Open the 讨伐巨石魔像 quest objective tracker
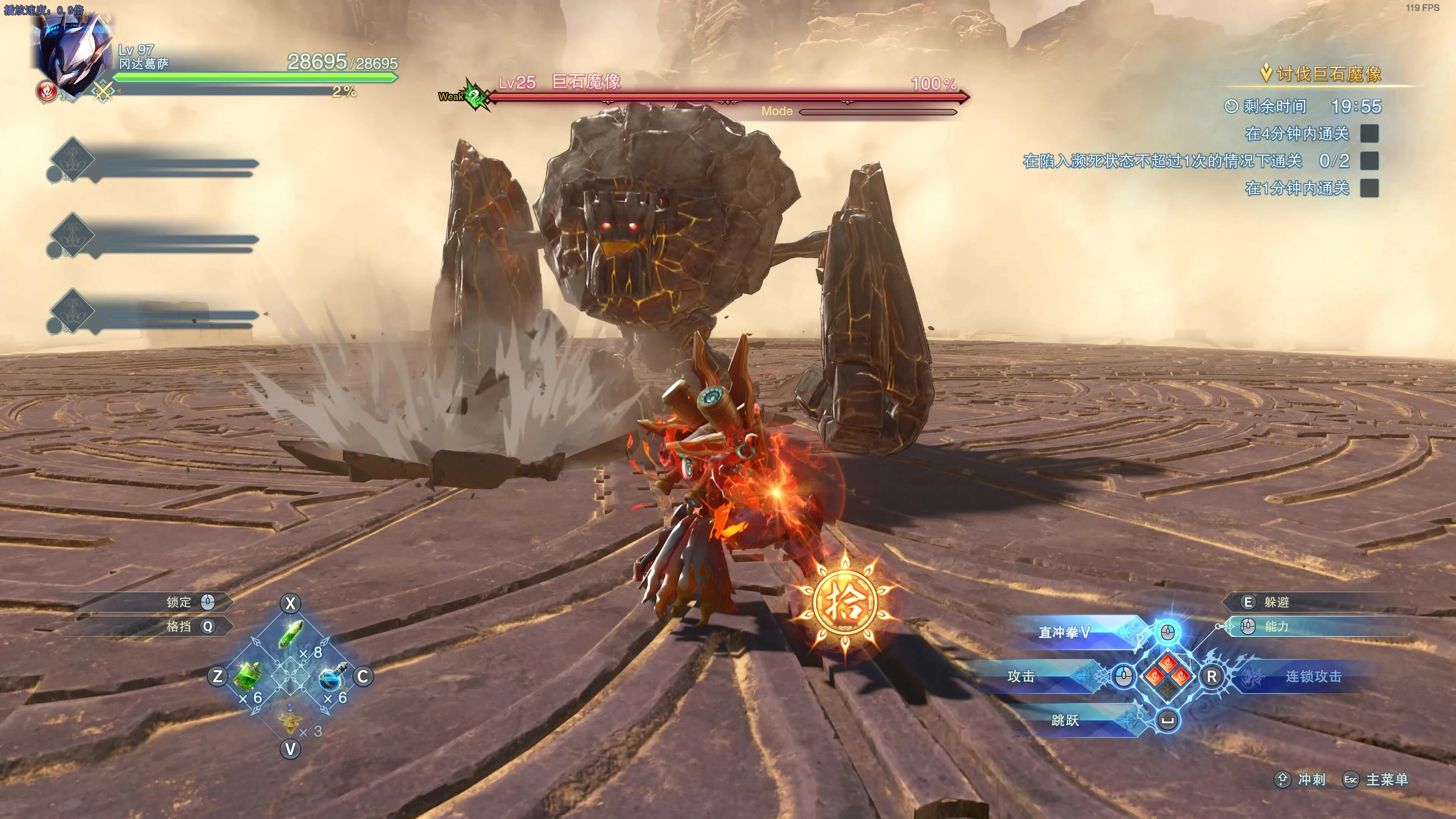The width and height of the screenshot is (1456, 819). 1328,74
